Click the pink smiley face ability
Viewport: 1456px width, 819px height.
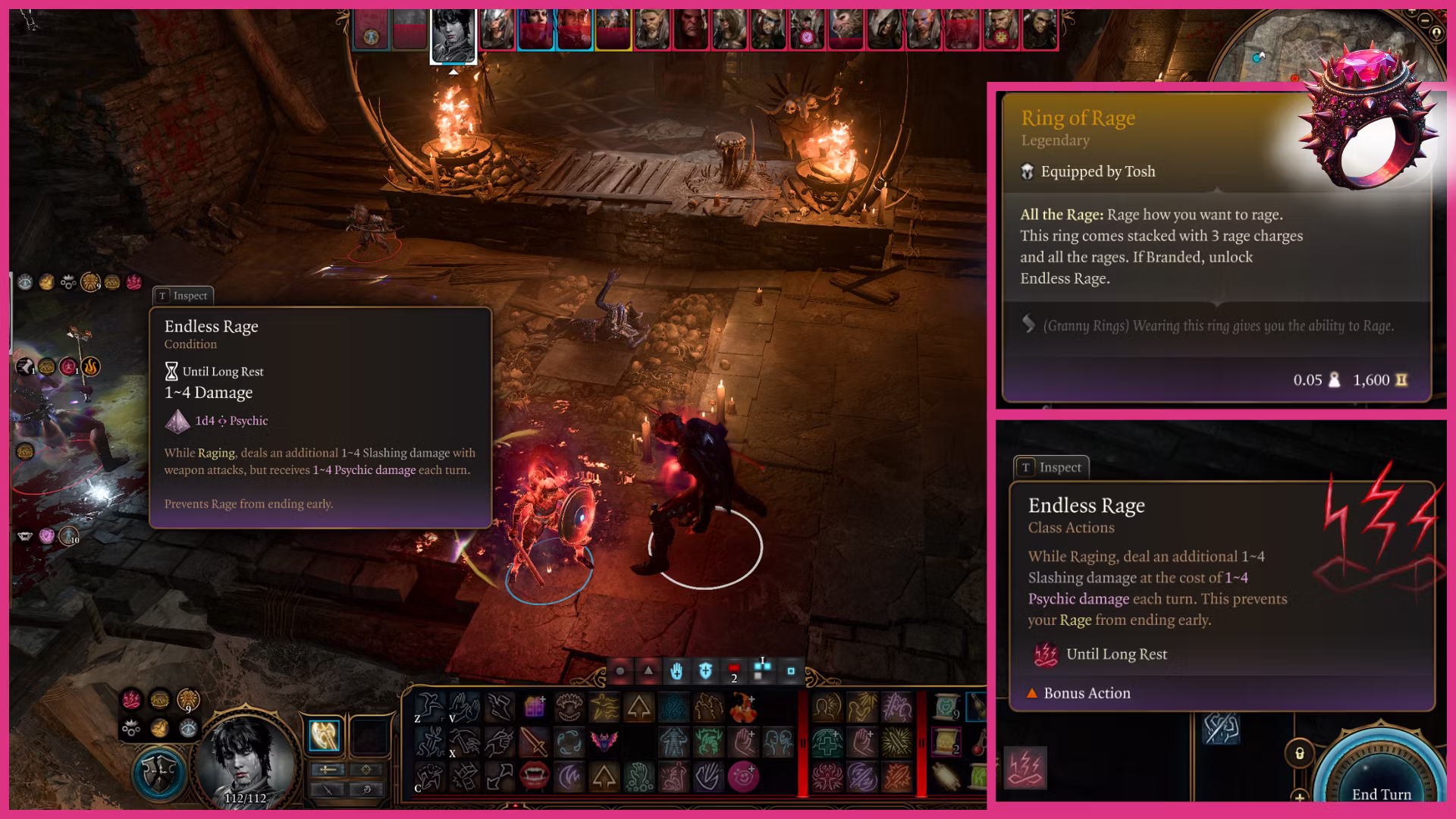[x=742, y=776]
